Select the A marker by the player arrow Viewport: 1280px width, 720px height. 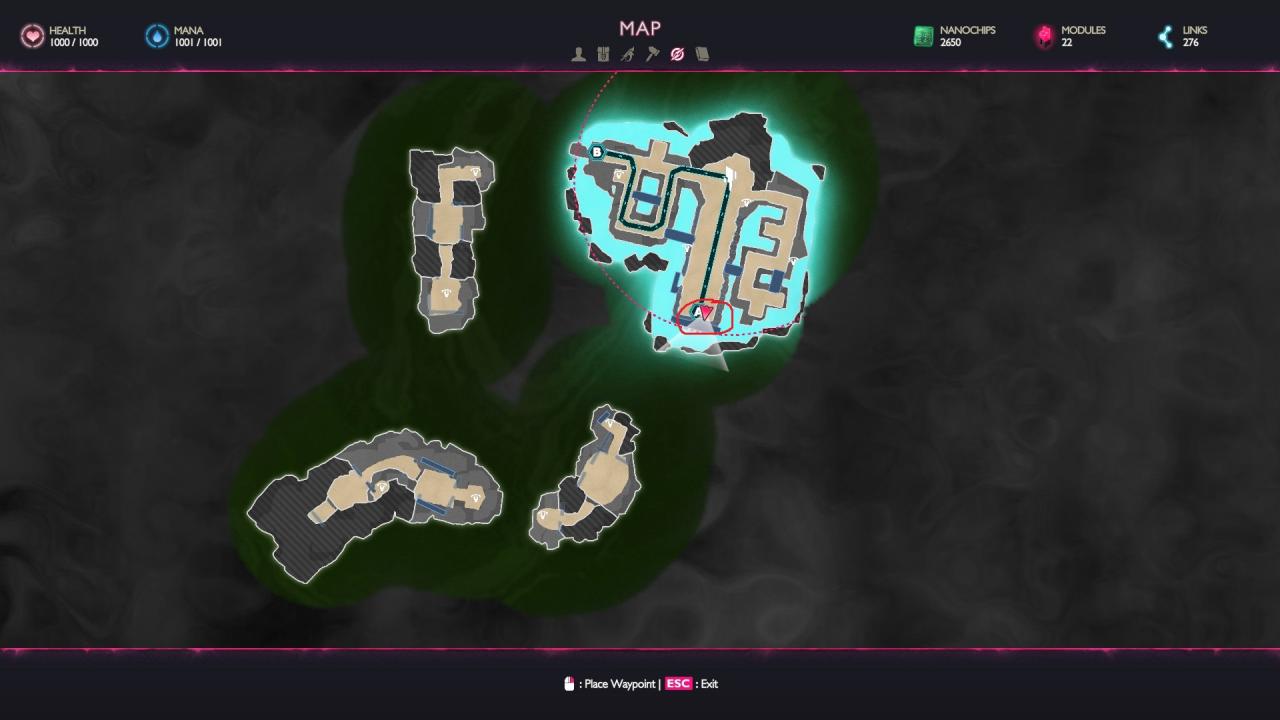pos(697,312)
